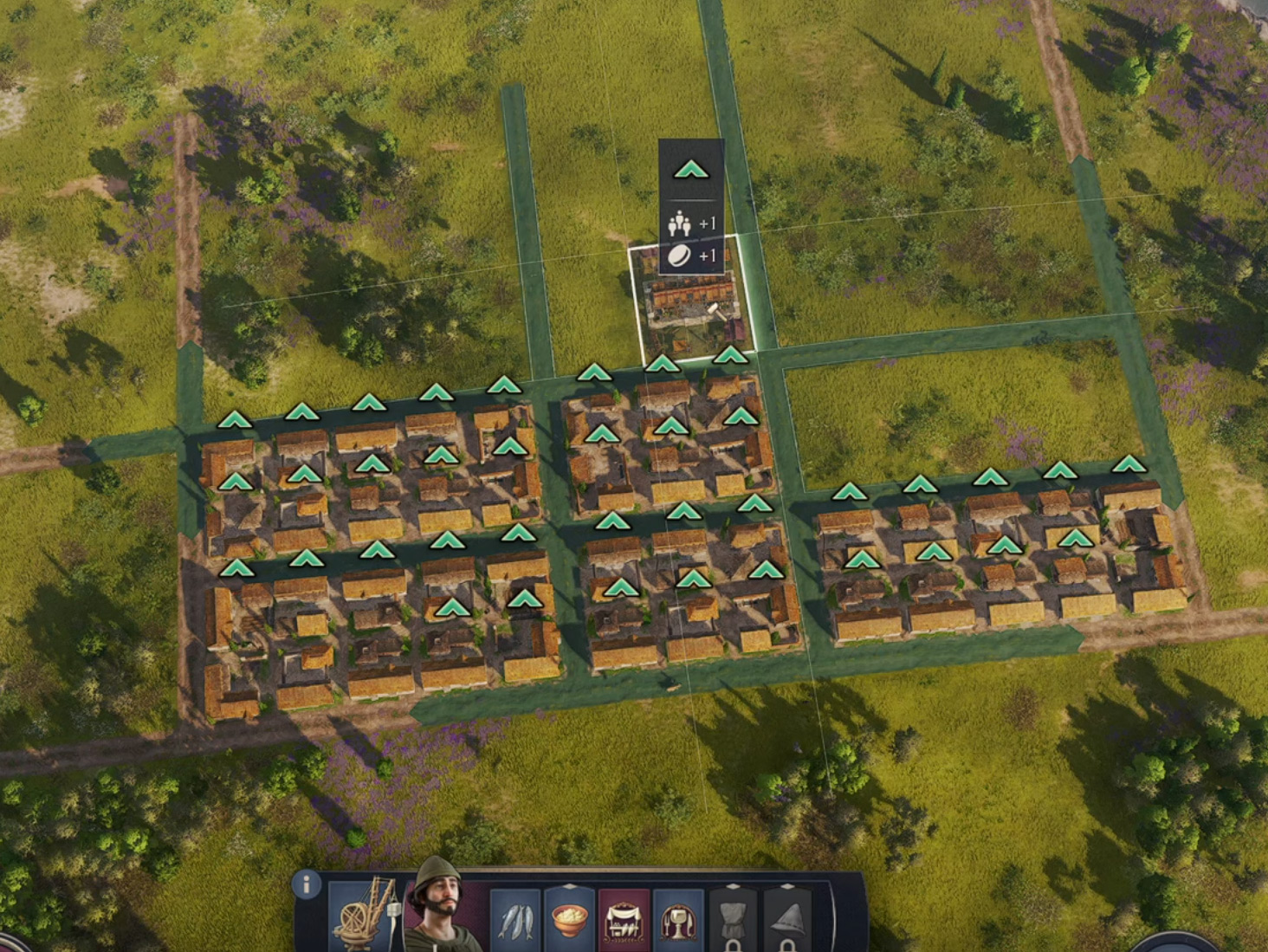
Task: Select the tavern goblet icon
Action: point(677,921)
